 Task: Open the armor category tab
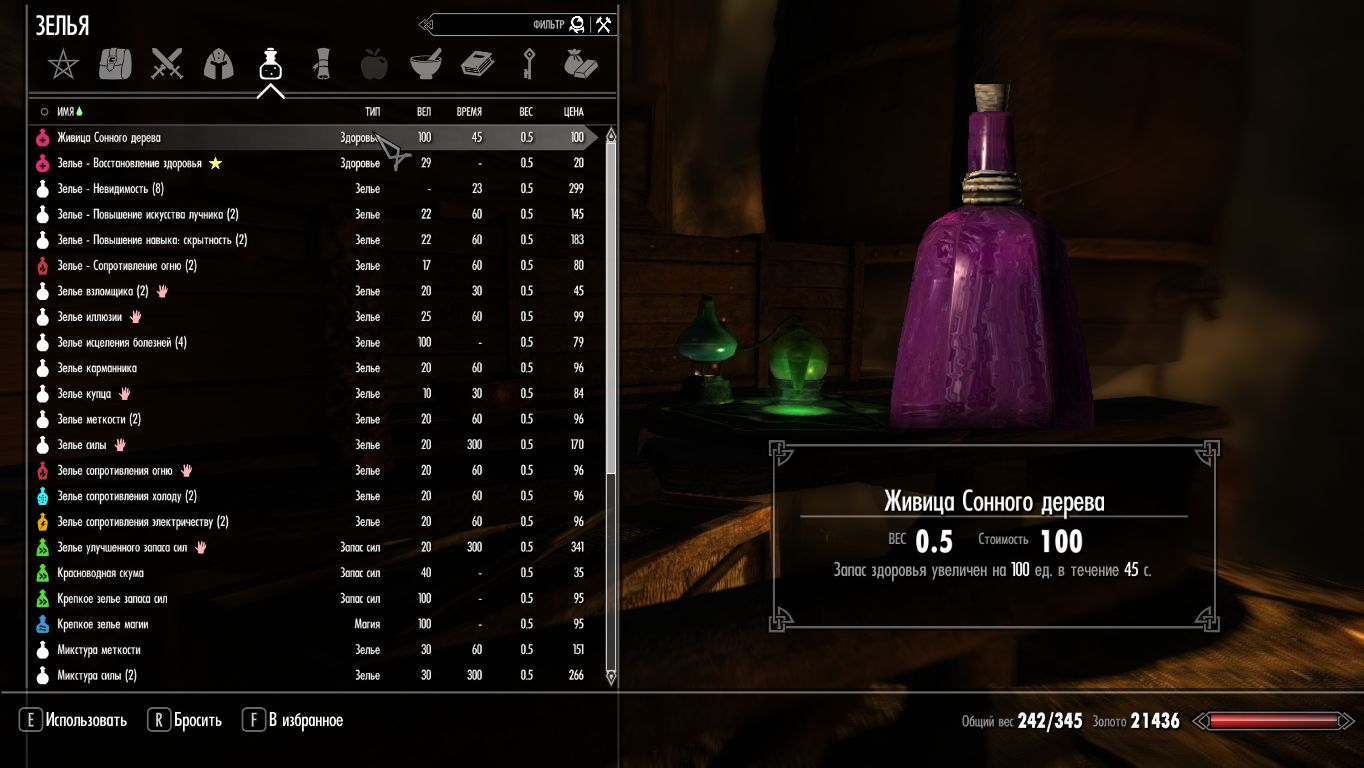click(219, 65)
